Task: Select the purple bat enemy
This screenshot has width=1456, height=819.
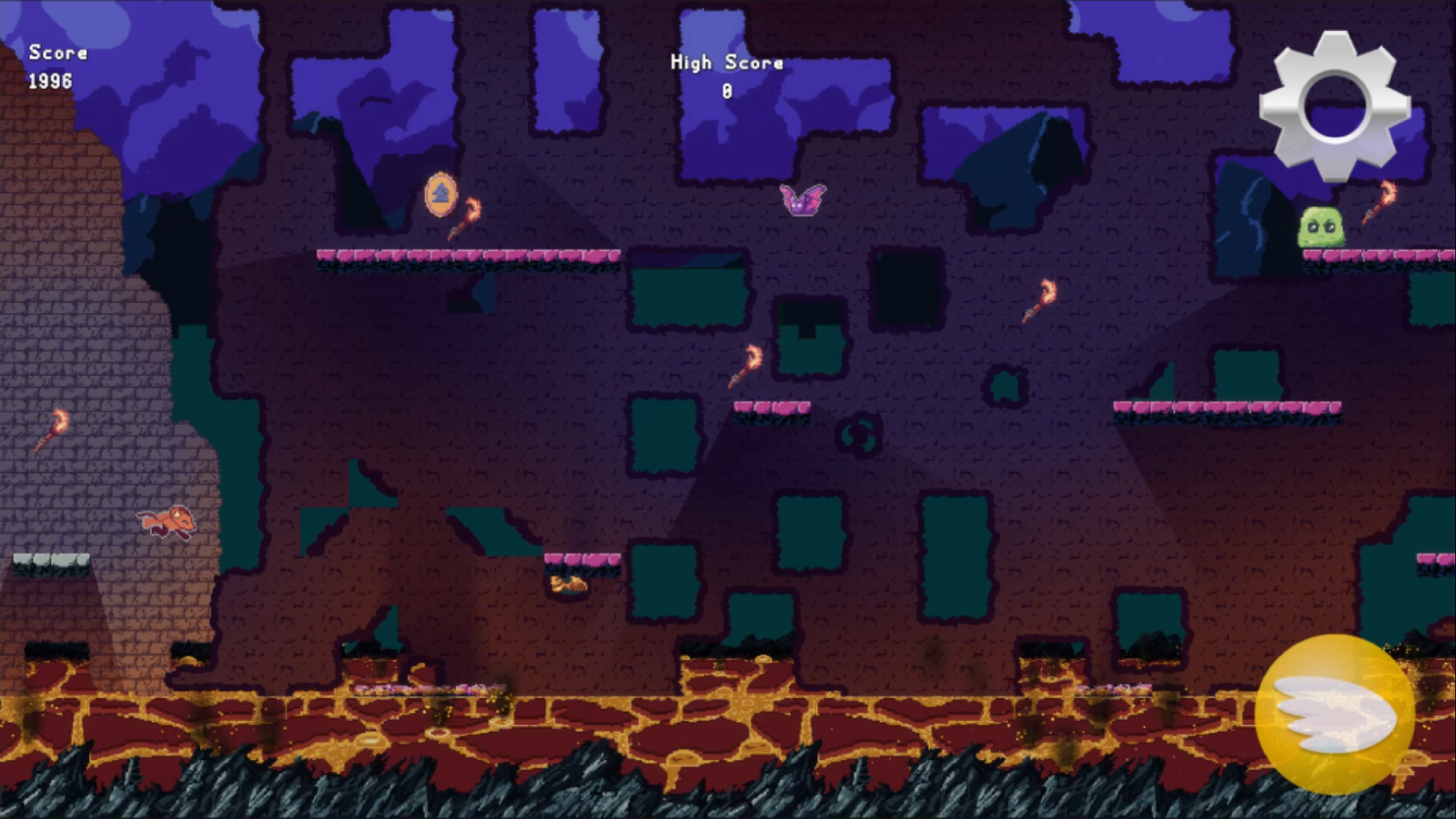Action: pos(802,199)
